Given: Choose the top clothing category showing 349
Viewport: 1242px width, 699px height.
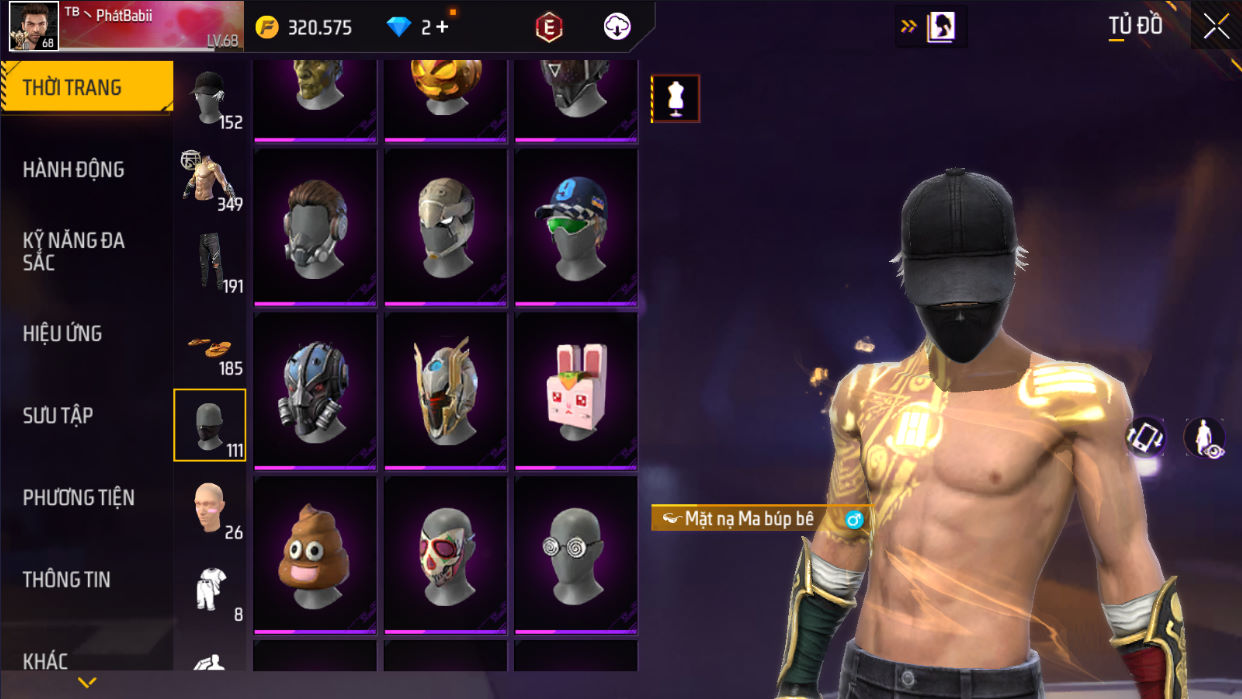Looking at the screenshot, I should [210, 181].
